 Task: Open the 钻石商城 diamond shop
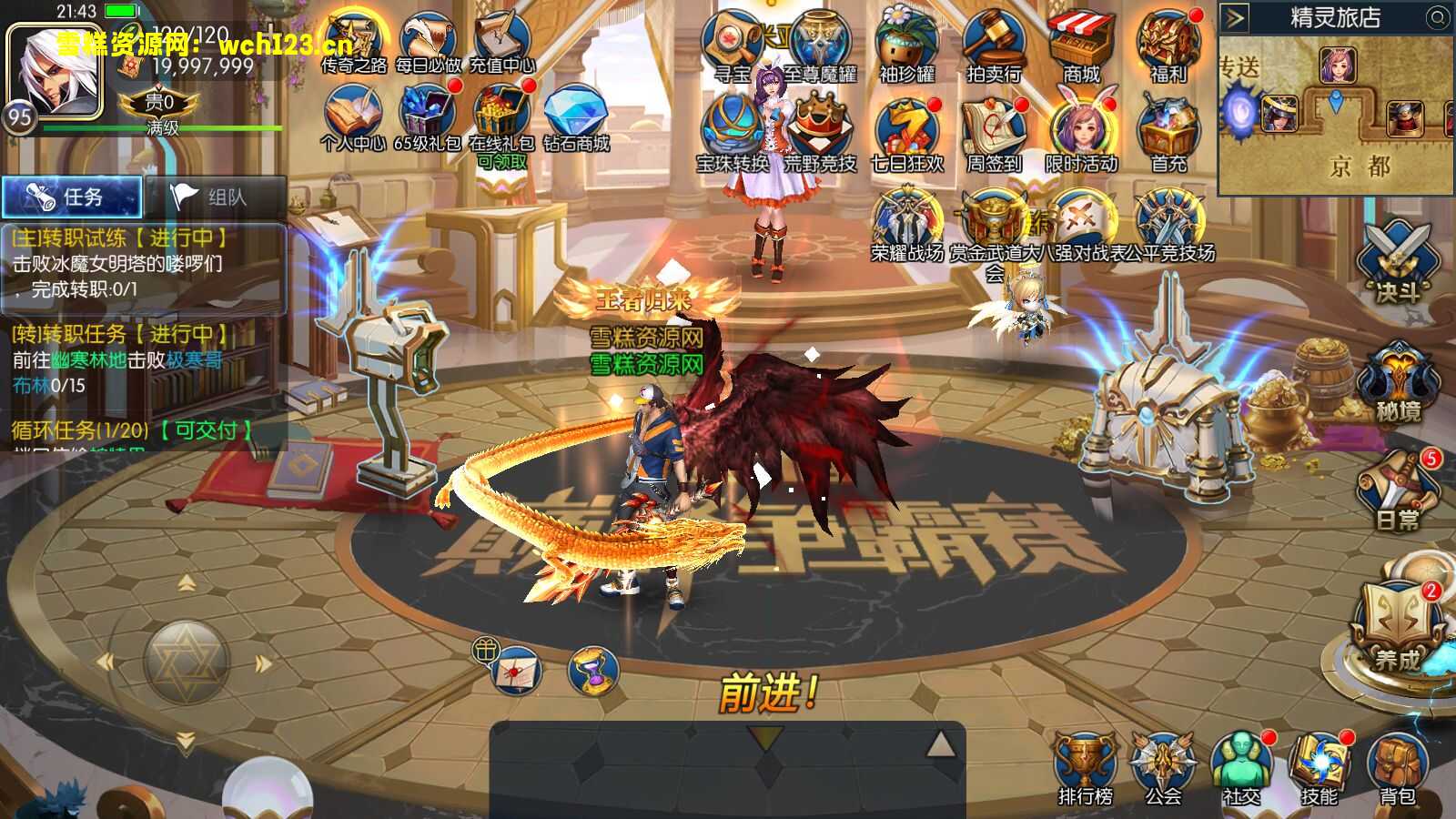[575, 118]
